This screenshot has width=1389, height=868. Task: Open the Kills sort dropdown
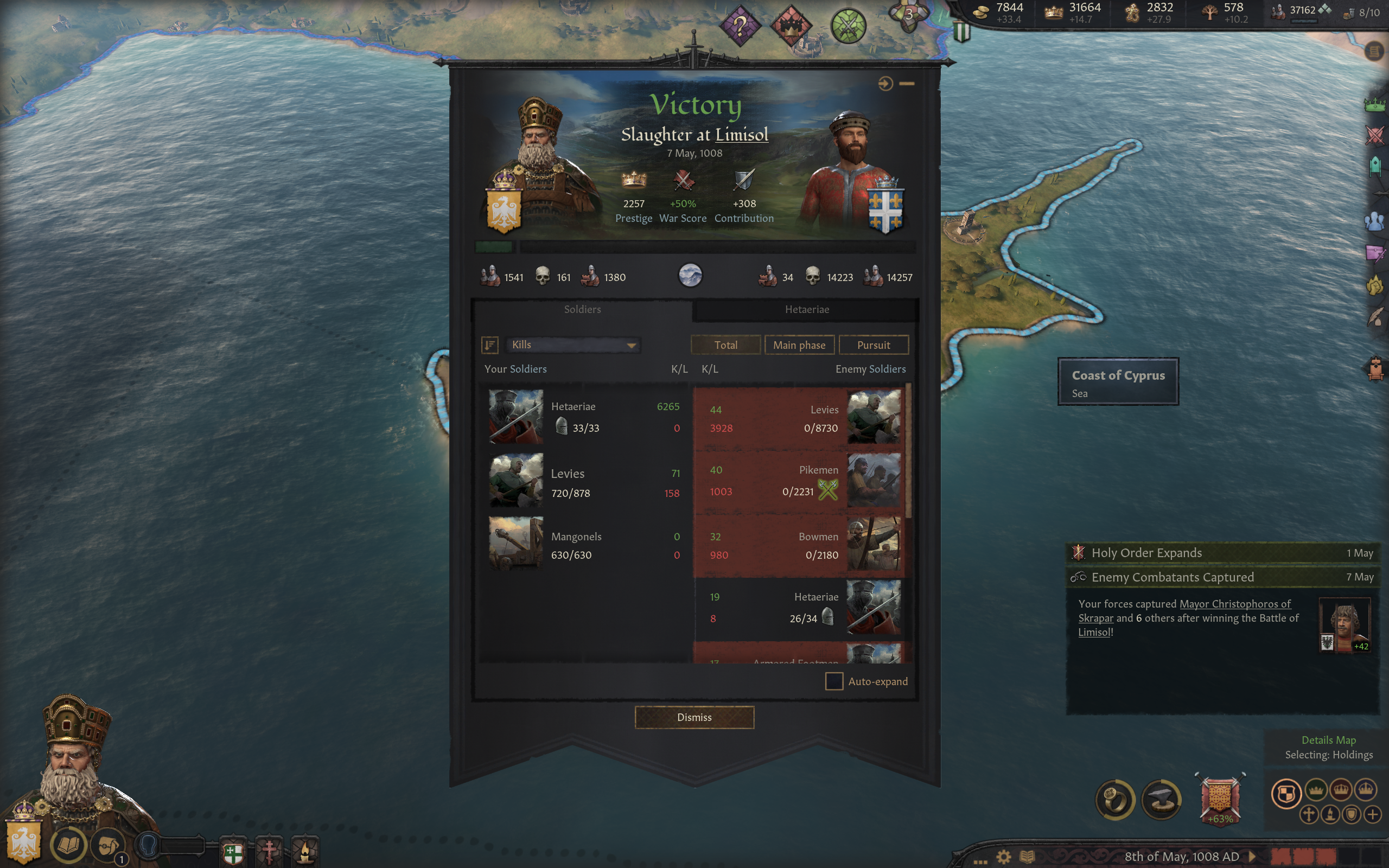[574, 345]
